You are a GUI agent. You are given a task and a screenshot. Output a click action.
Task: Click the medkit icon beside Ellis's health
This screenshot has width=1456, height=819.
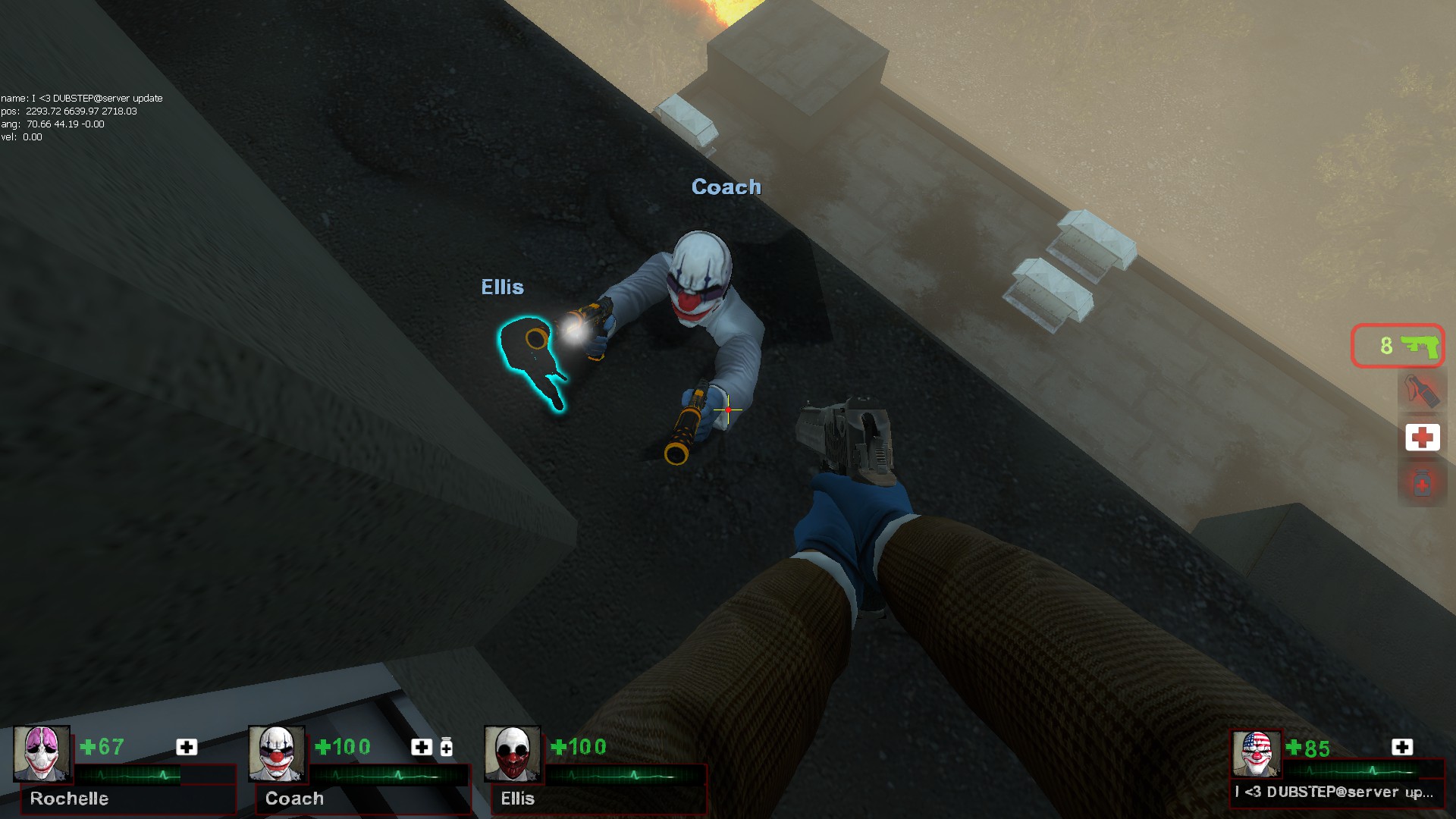(x=656, y=748)
